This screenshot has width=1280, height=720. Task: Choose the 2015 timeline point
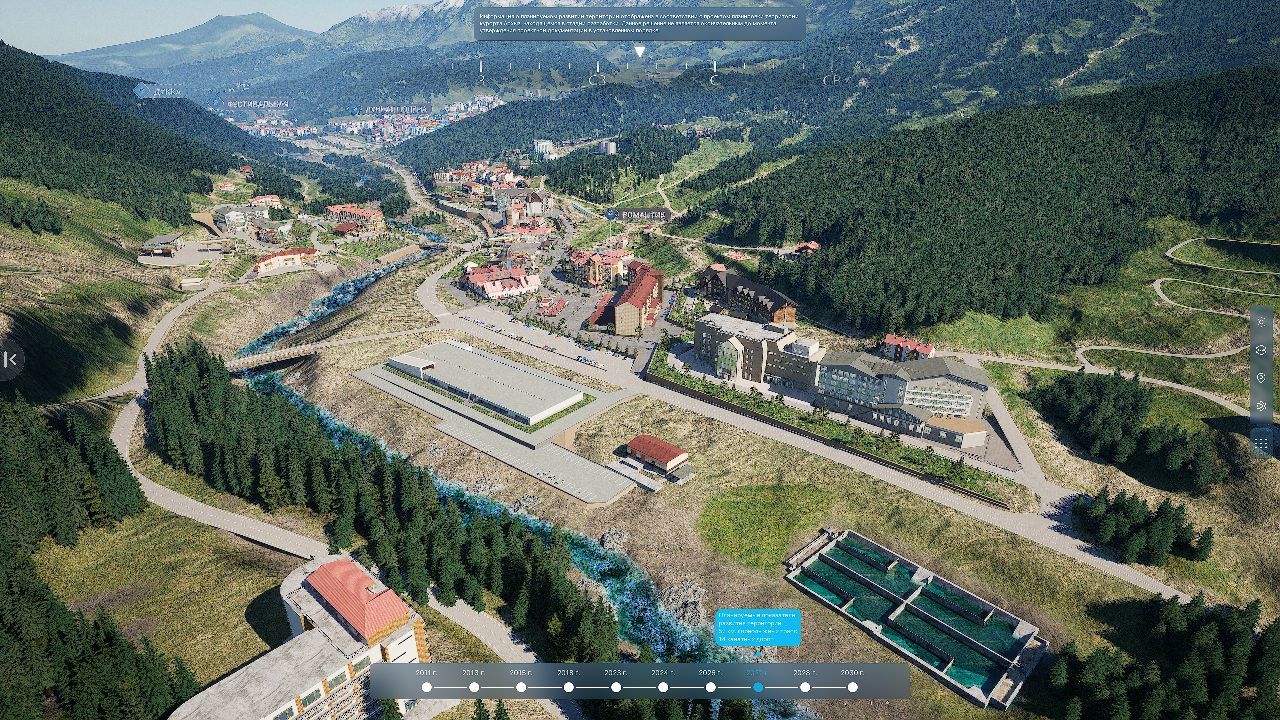pos(521,687)
